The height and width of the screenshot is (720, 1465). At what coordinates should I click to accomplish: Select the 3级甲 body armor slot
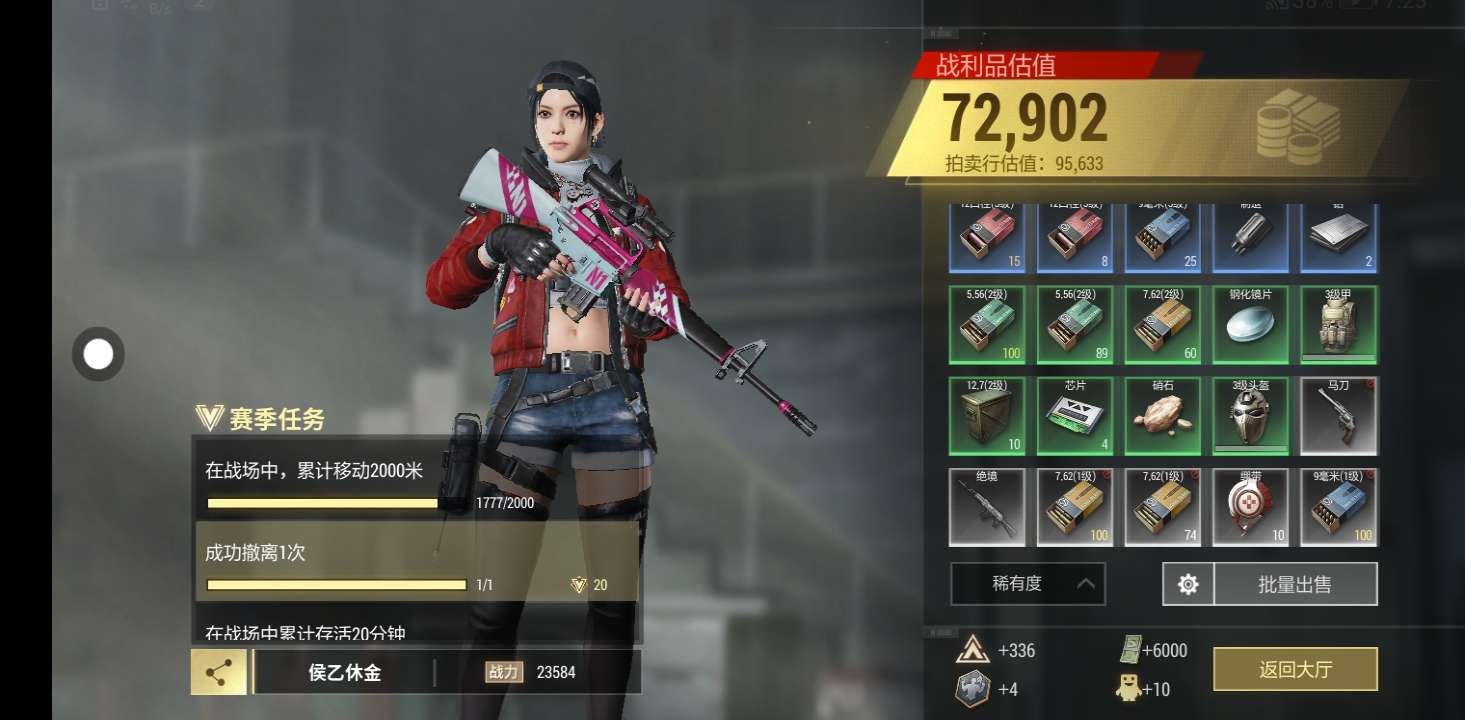pyautogui.click(x=1338, y=325)
